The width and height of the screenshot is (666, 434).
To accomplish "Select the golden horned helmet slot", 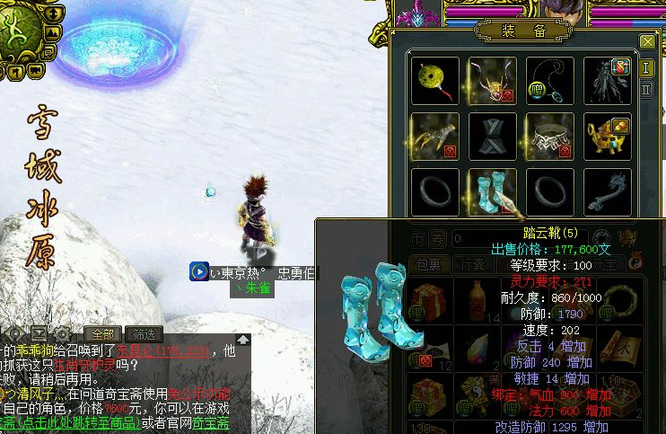I will pos(492,78).
